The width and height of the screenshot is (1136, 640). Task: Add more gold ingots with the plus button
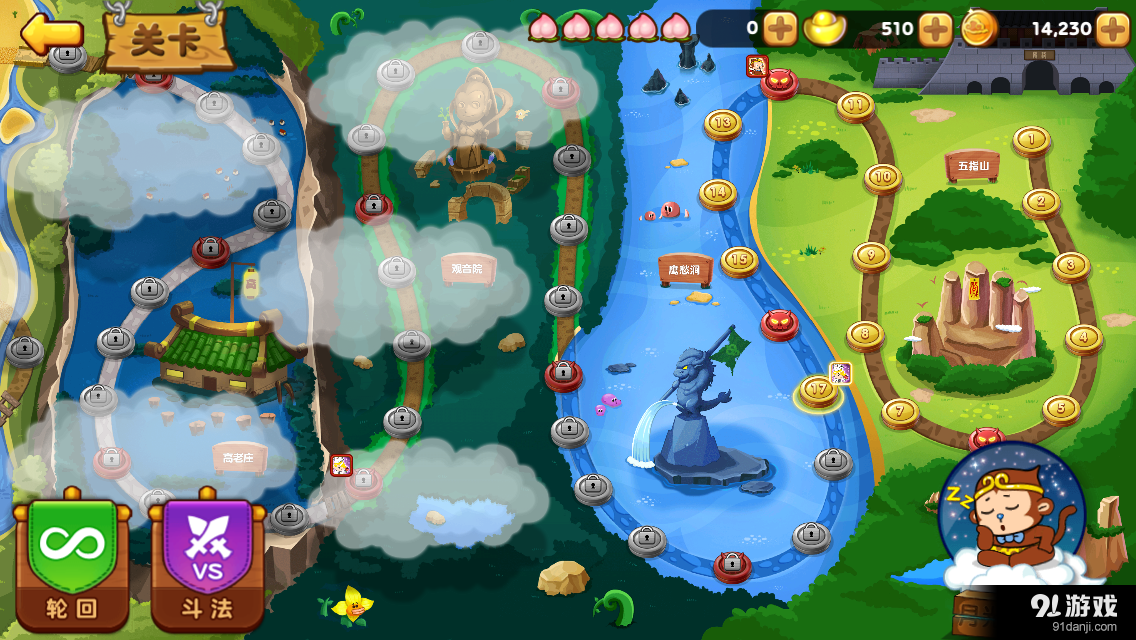[935, 29]
